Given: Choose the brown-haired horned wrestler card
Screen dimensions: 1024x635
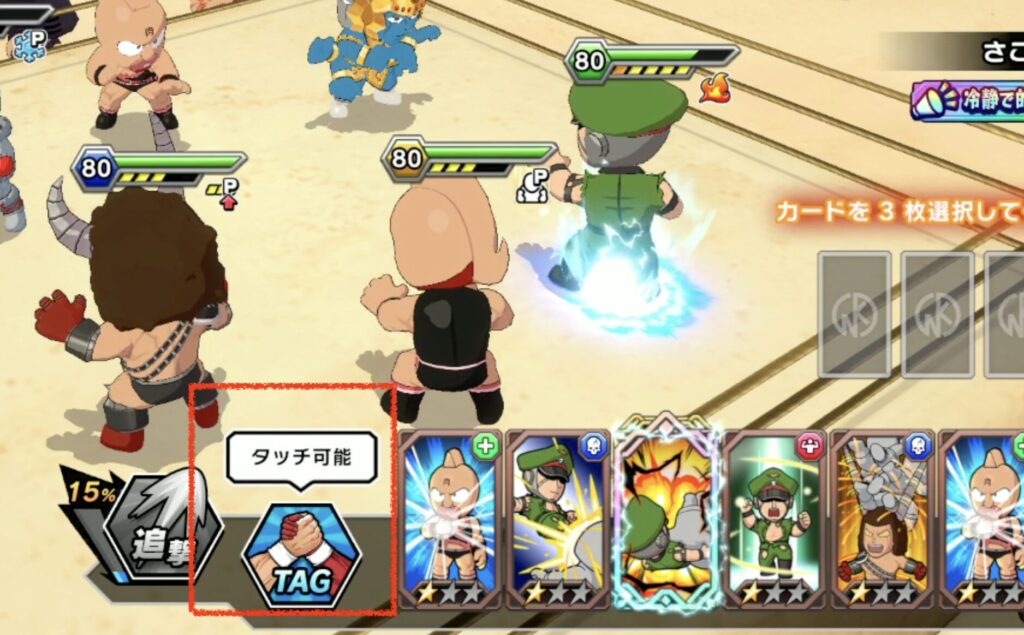Looking at the screenshot, I should (x=881, y=518).
